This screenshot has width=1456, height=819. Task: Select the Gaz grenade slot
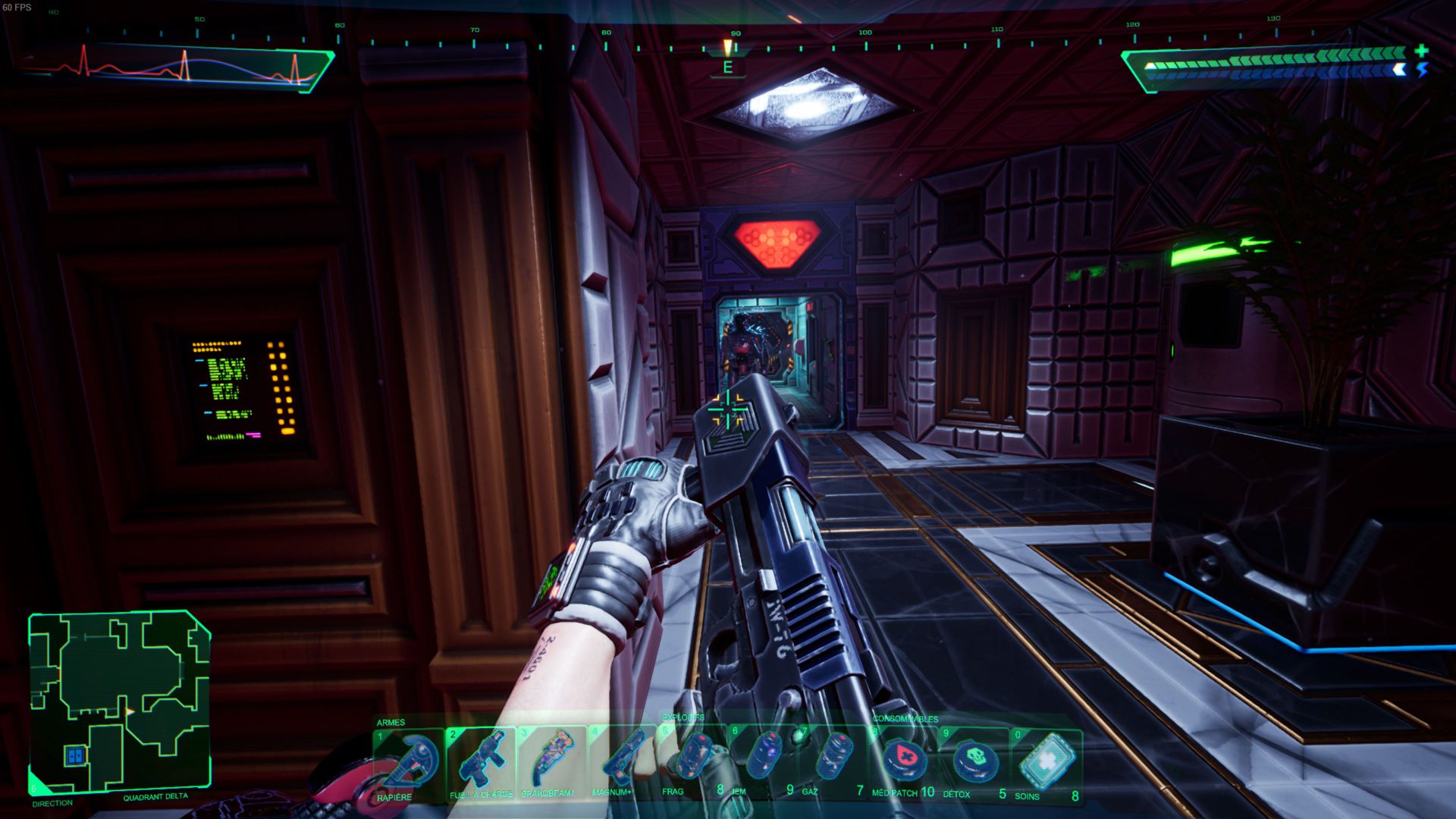833,763
